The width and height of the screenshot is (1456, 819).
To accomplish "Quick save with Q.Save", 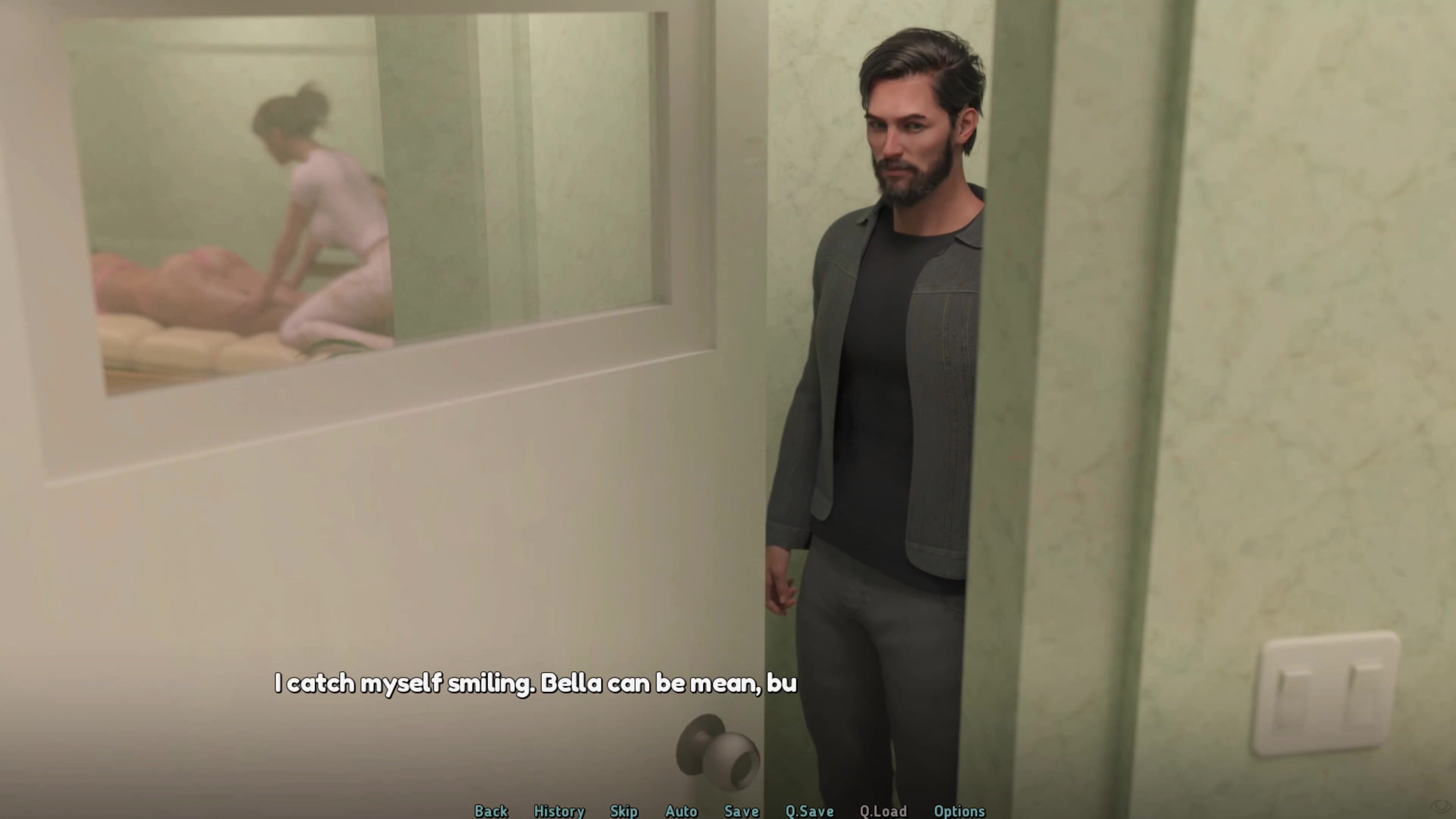I will (x=809, y=811).
